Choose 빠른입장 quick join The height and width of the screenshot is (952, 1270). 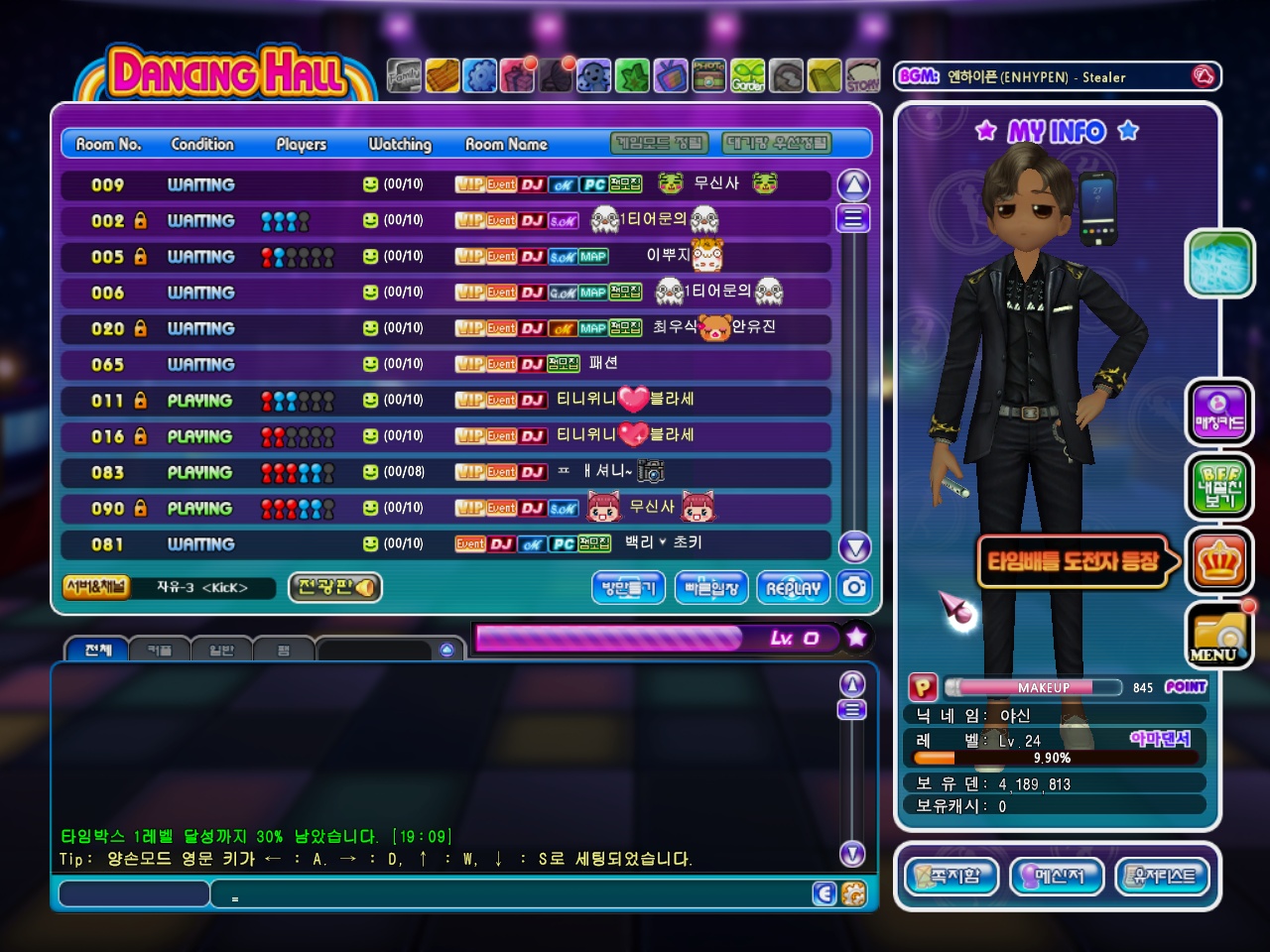pos(711,588)
